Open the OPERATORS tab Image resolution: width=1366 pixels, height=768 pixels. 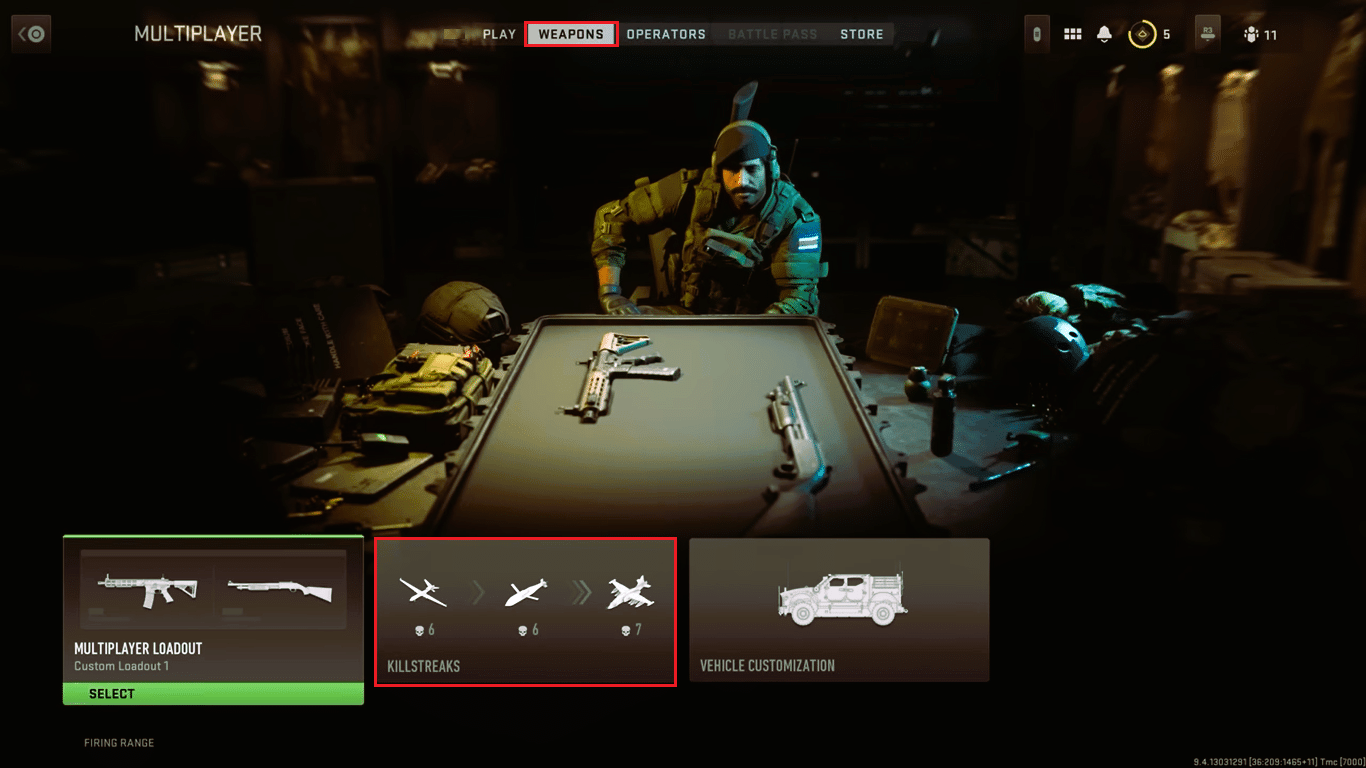point(666,33)
